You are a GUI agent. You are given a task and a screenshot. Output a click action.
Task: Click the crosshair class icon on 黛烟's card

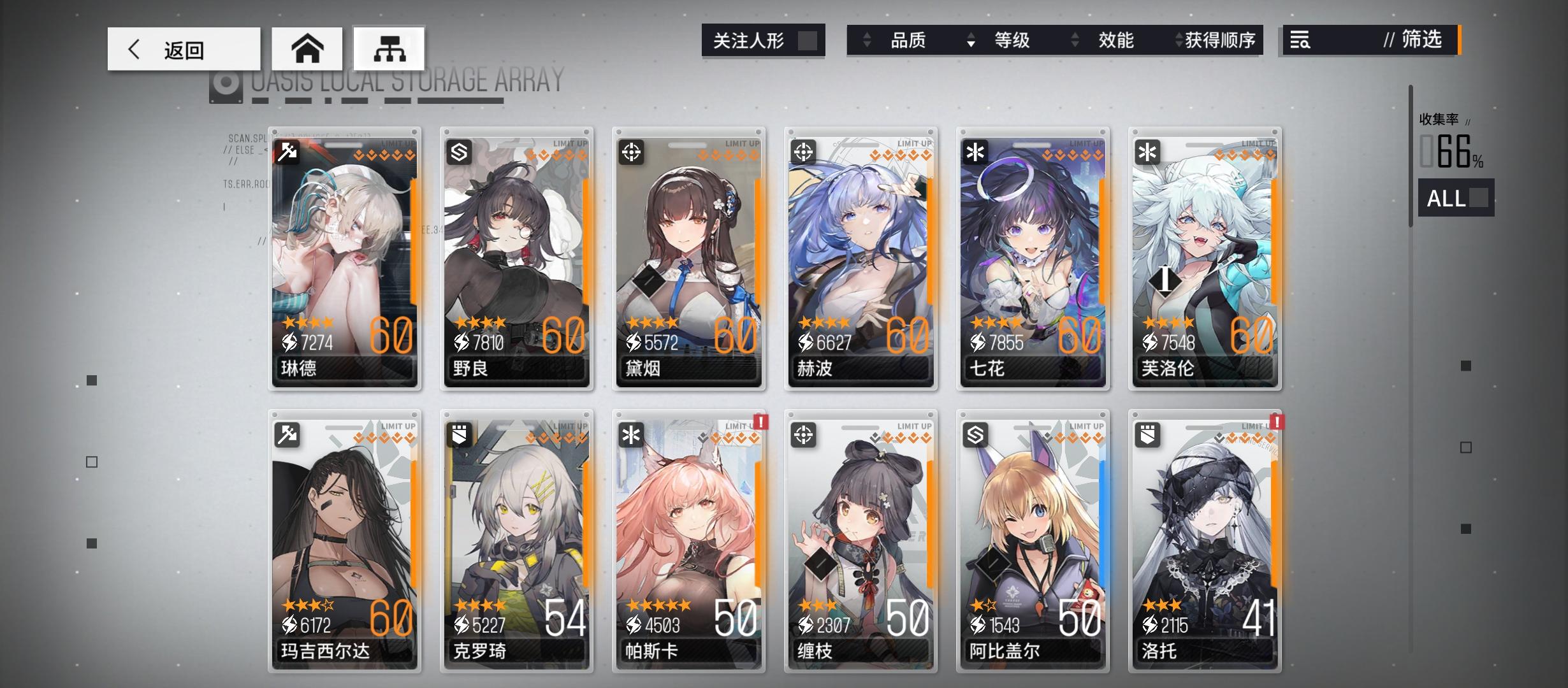coord(632,153)
